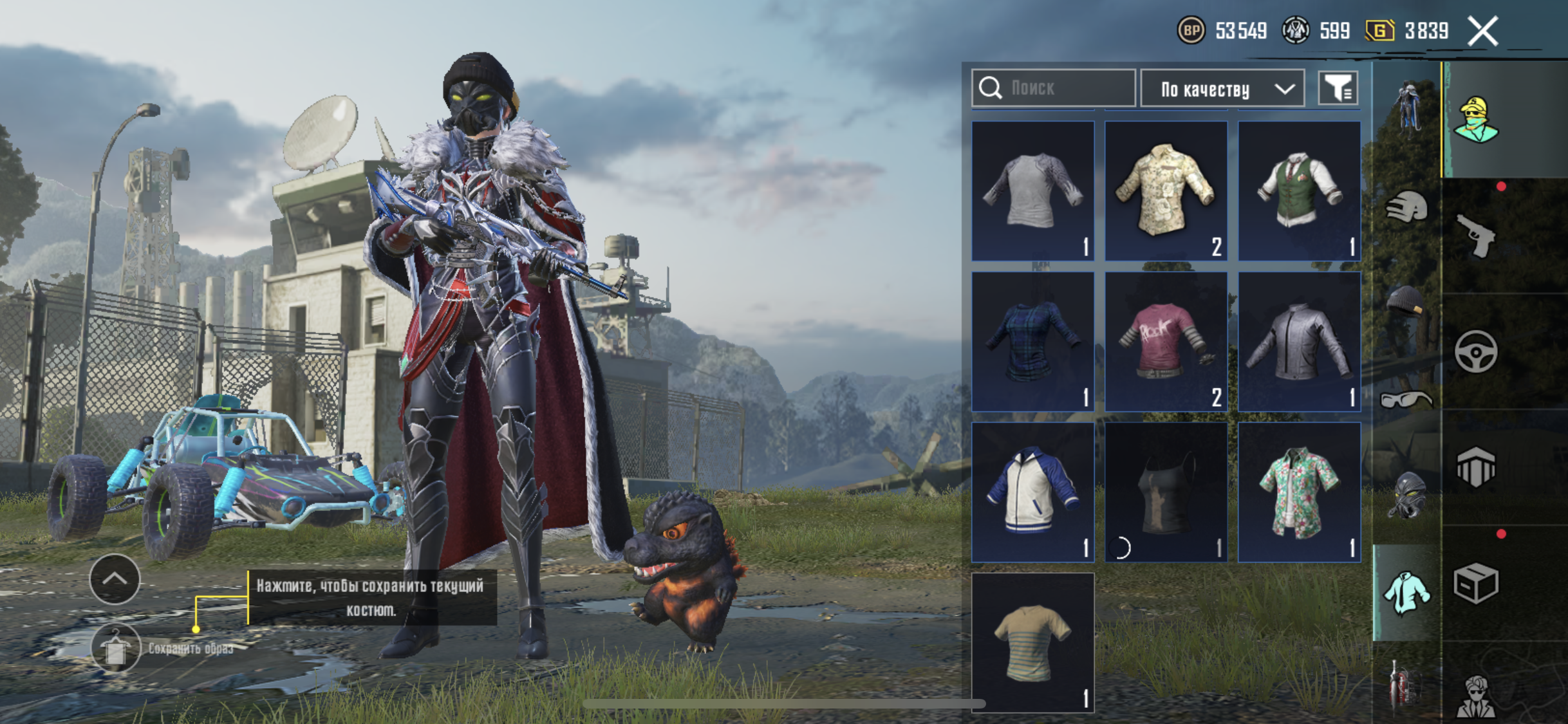Select the striped beige t-shirt
The image size is (1568, 724).
coord(1033,642)
